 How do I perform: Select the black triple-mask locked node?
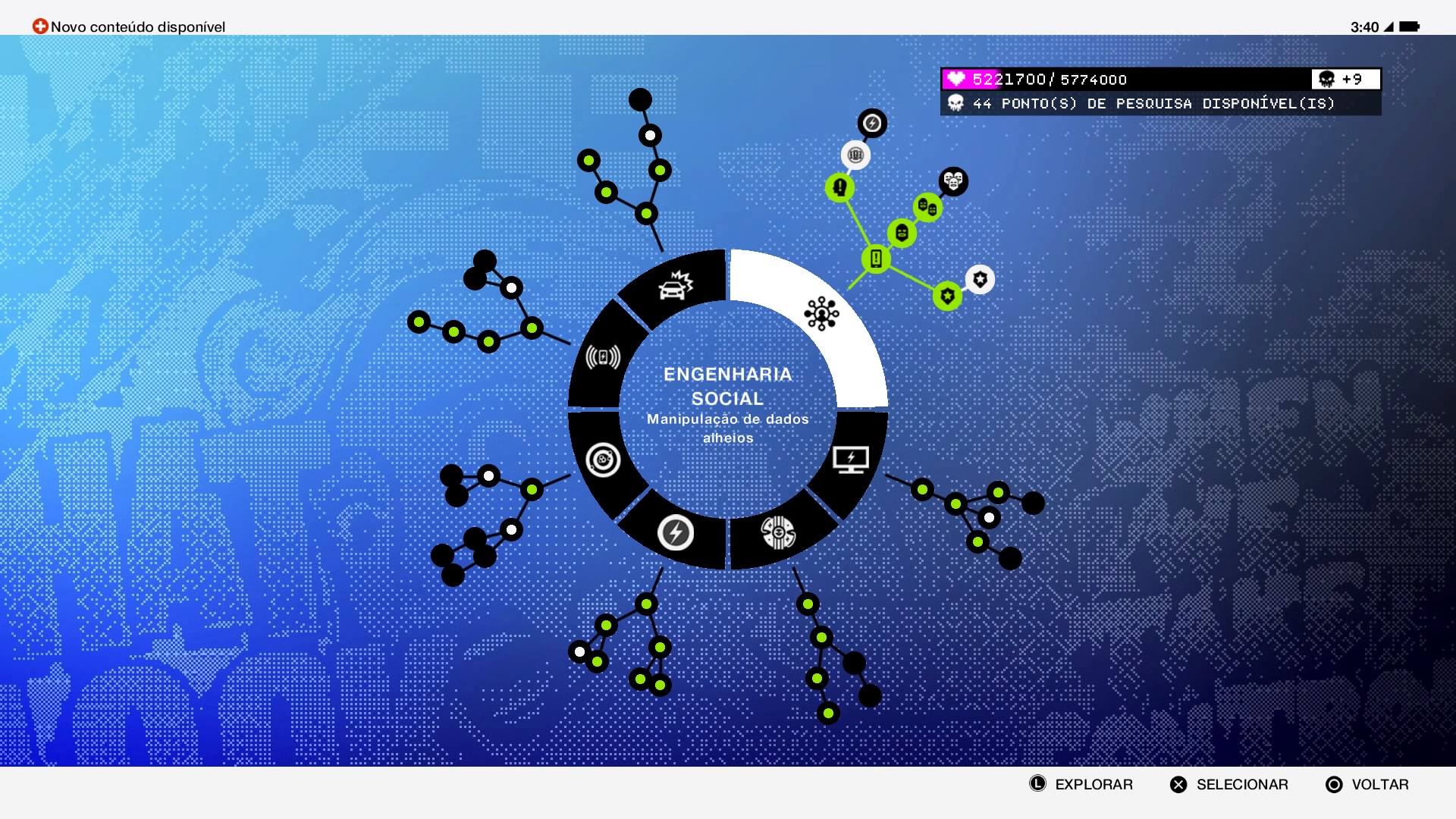[x=953, y=181]
